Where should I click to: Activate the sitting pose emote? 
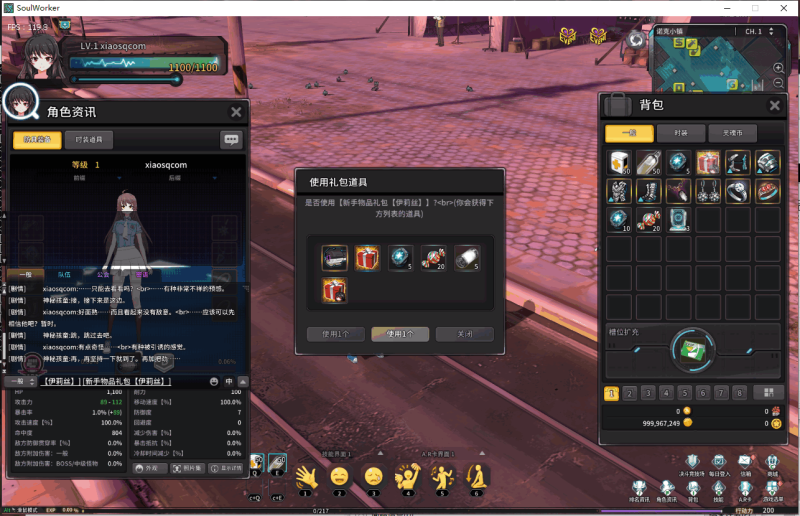[477, 476]
